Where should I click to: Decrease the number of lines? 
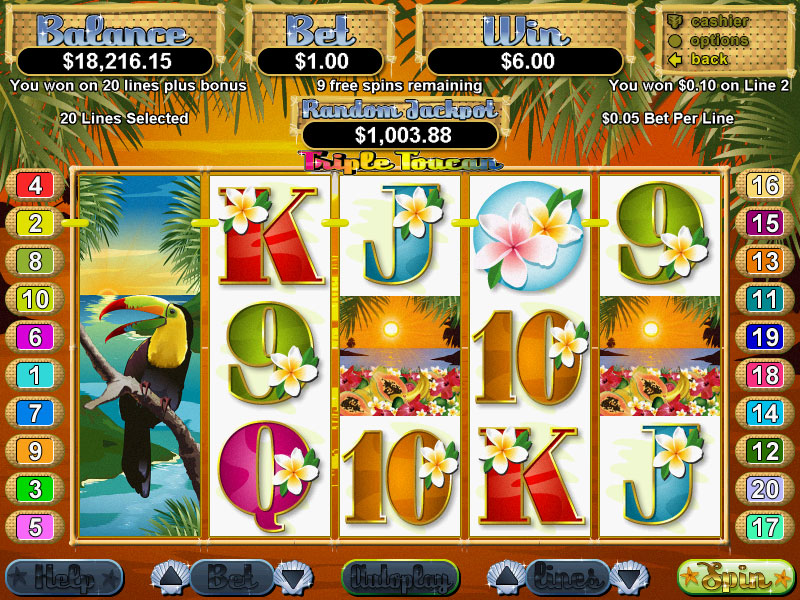627,577
